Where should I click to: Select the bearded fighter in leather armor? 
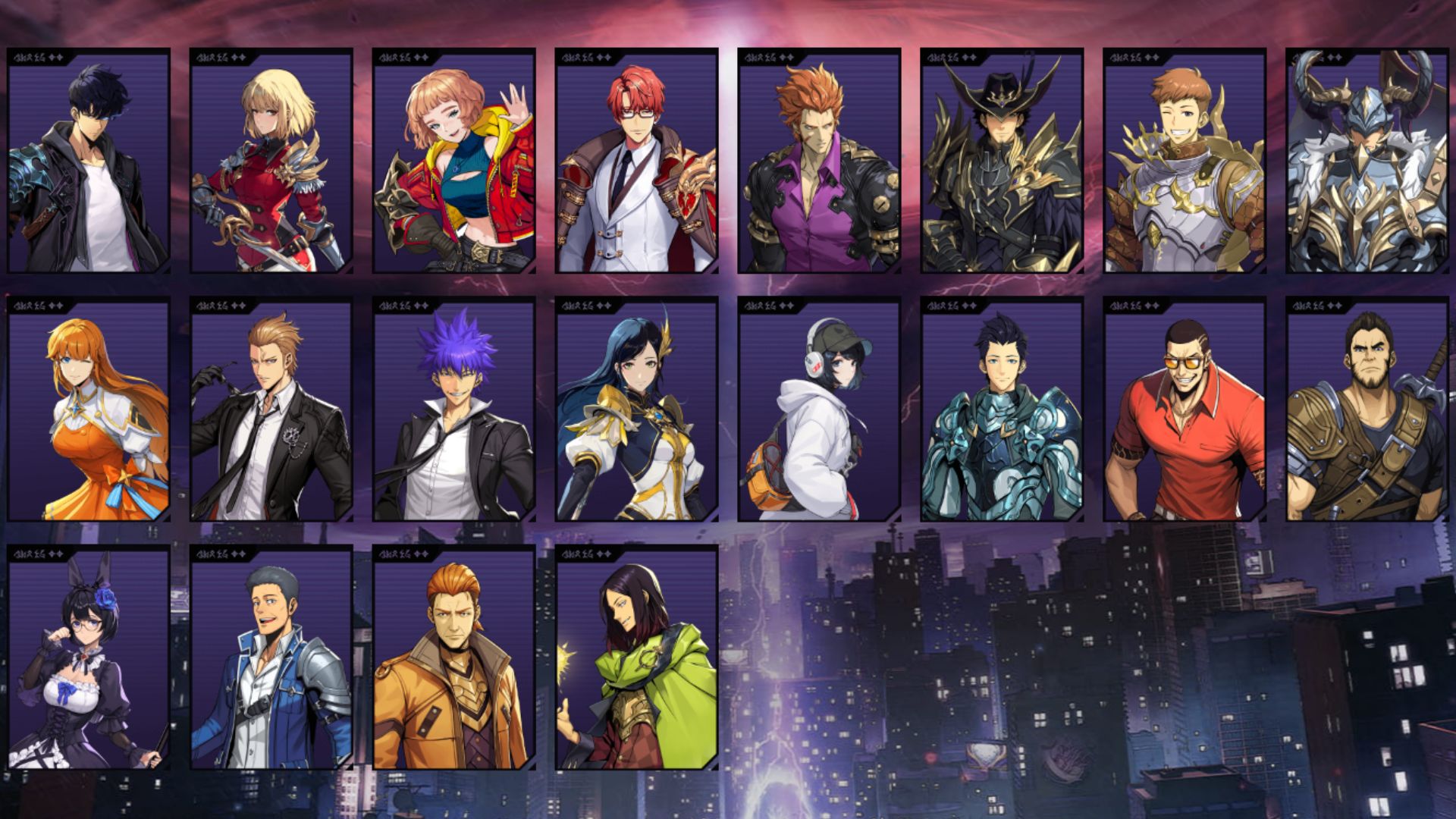(1369, 417)
